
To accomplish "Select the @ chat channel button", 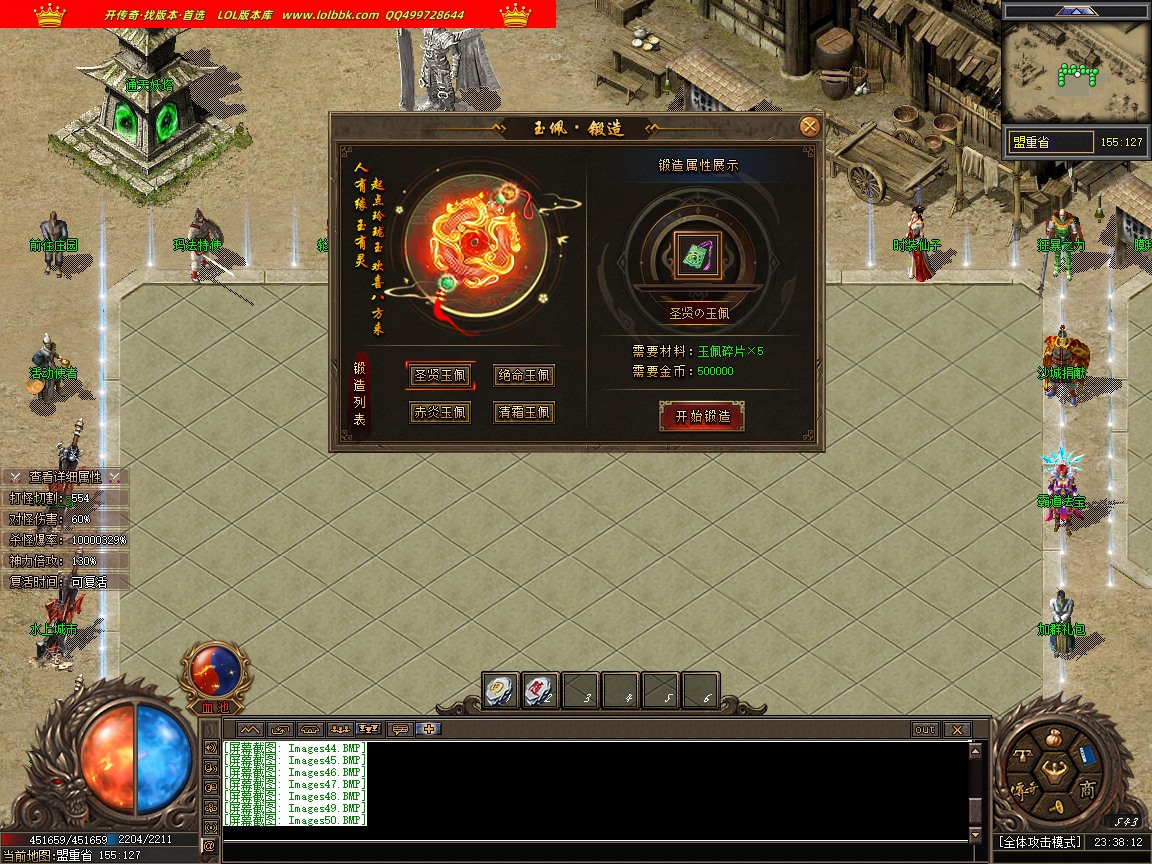I will pyautogui.click(x=210, y=845).
